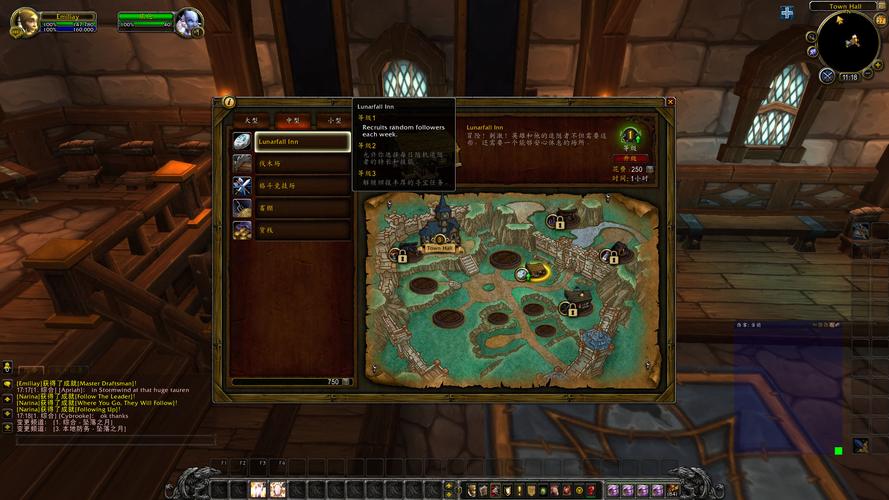The image size is (889, 500).
Task: Select the target's portrait frame
Action: [x=187, y=22]
